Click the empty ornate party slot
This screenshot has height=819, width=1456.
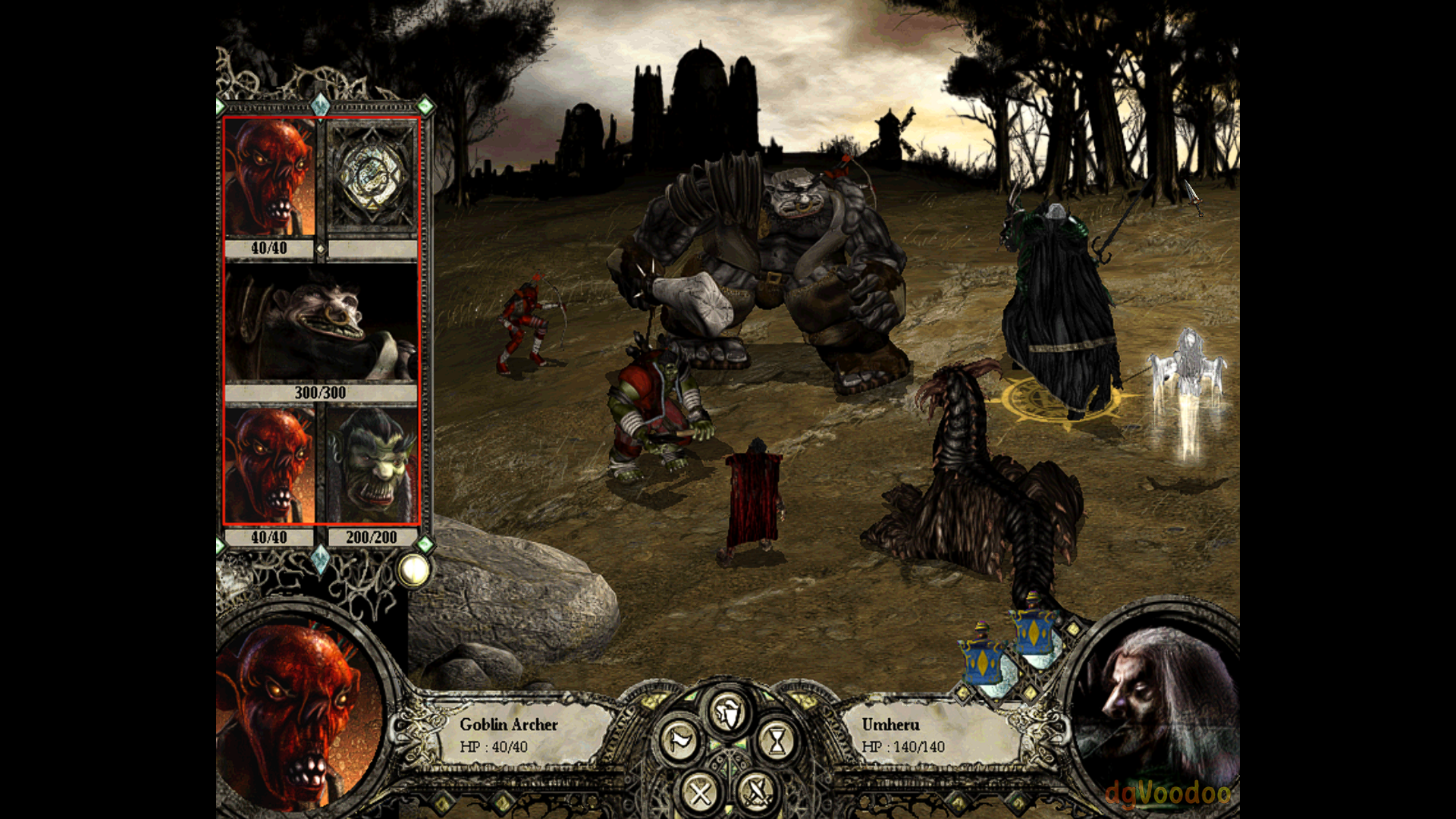372,177
